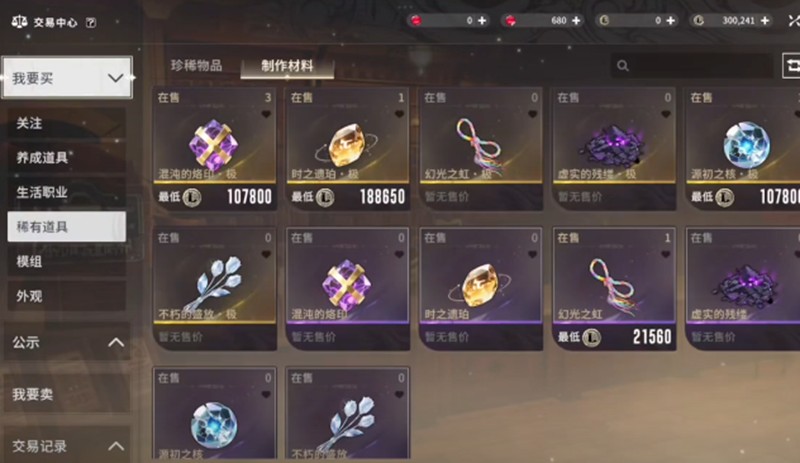Open the 我要买 dropdown
Screen dimensions: 800x463
[x=67, y=77]
